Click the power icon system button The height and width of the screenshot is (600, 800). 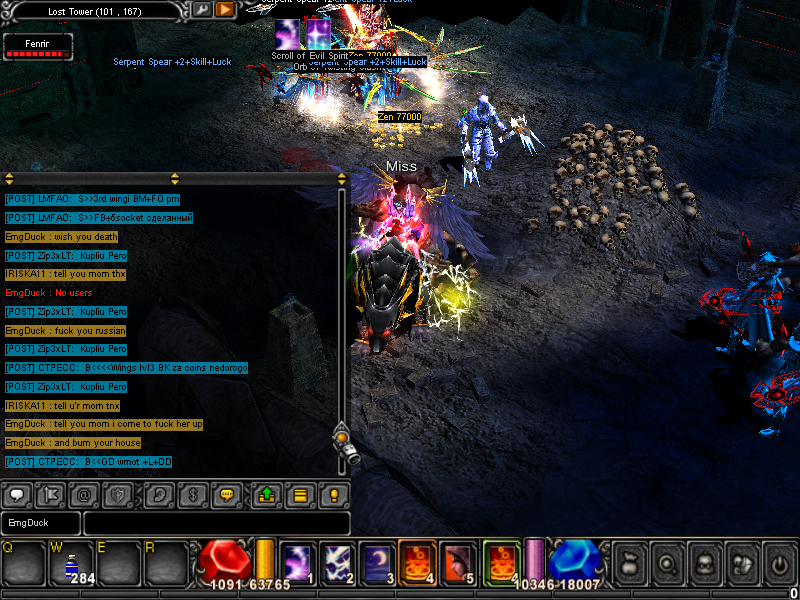coord(778,564)
